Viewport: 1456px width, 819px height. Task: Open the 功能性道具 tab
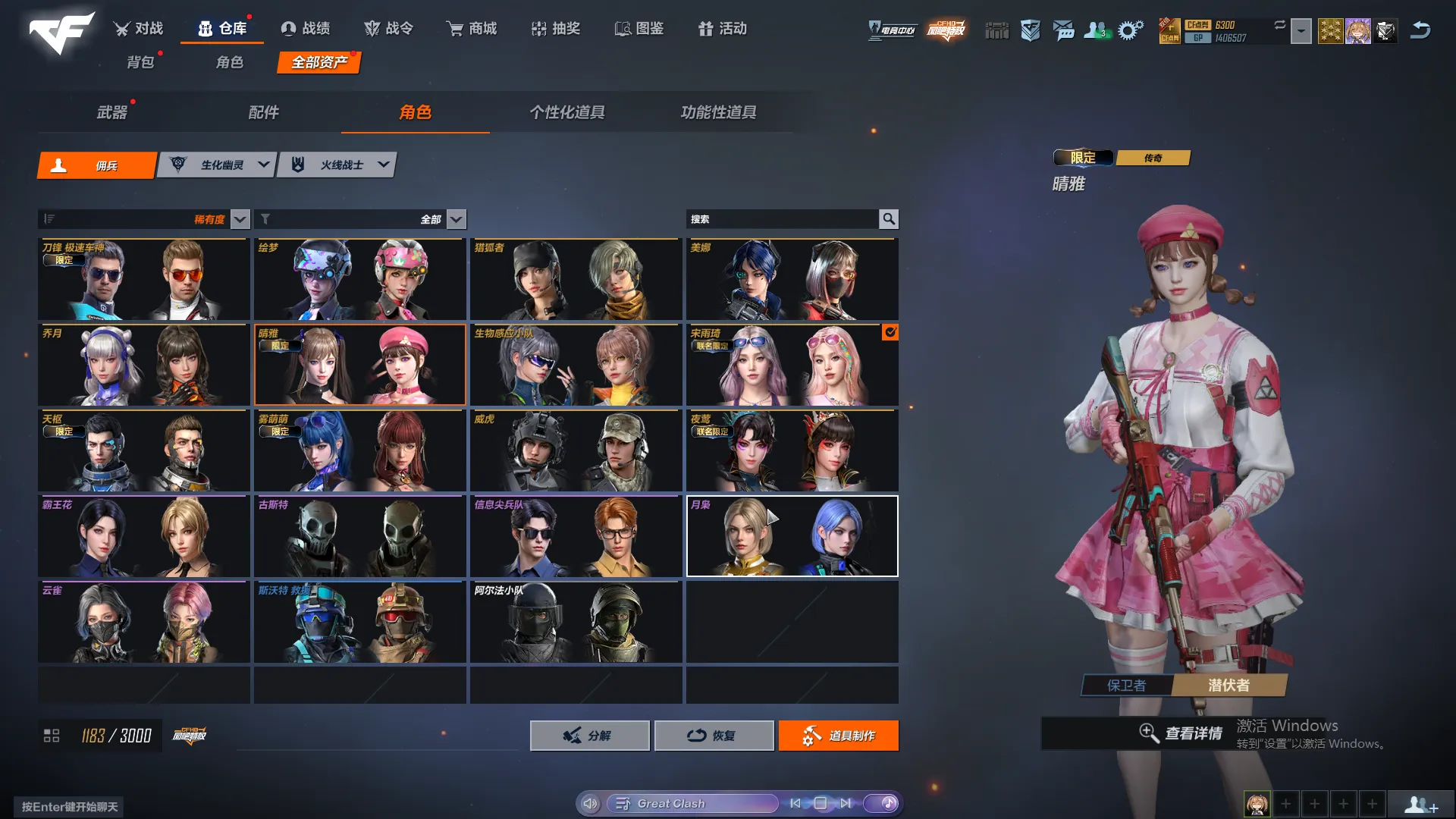pyautogui.click(x=718, y=112)
